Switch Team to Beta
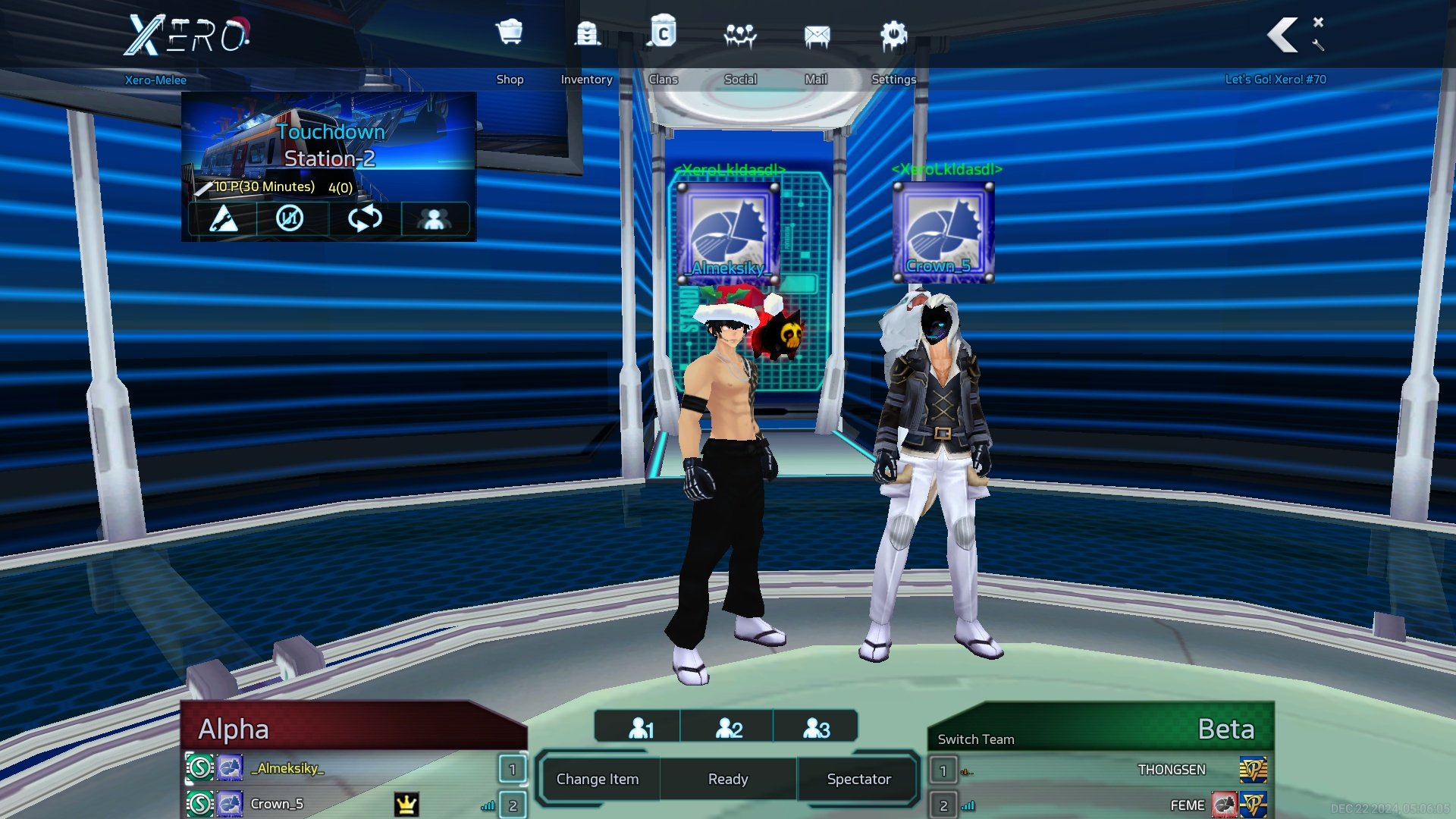The width and height of the screenshot is (1456, 819). 976,739
